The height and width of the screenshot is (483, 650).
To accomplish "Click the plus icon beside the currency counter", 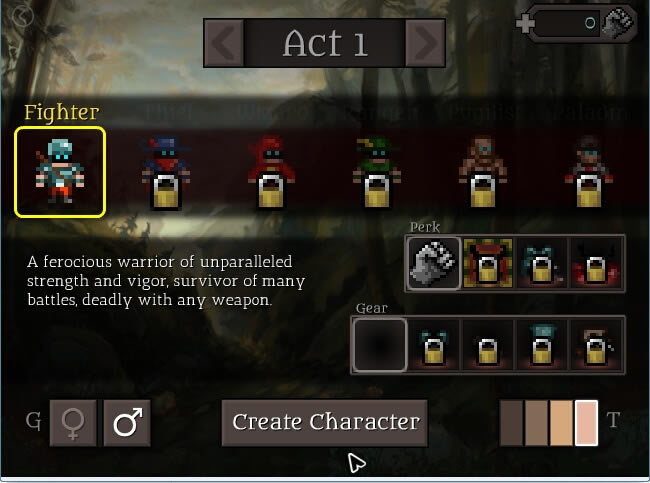I will coord(527,23).
